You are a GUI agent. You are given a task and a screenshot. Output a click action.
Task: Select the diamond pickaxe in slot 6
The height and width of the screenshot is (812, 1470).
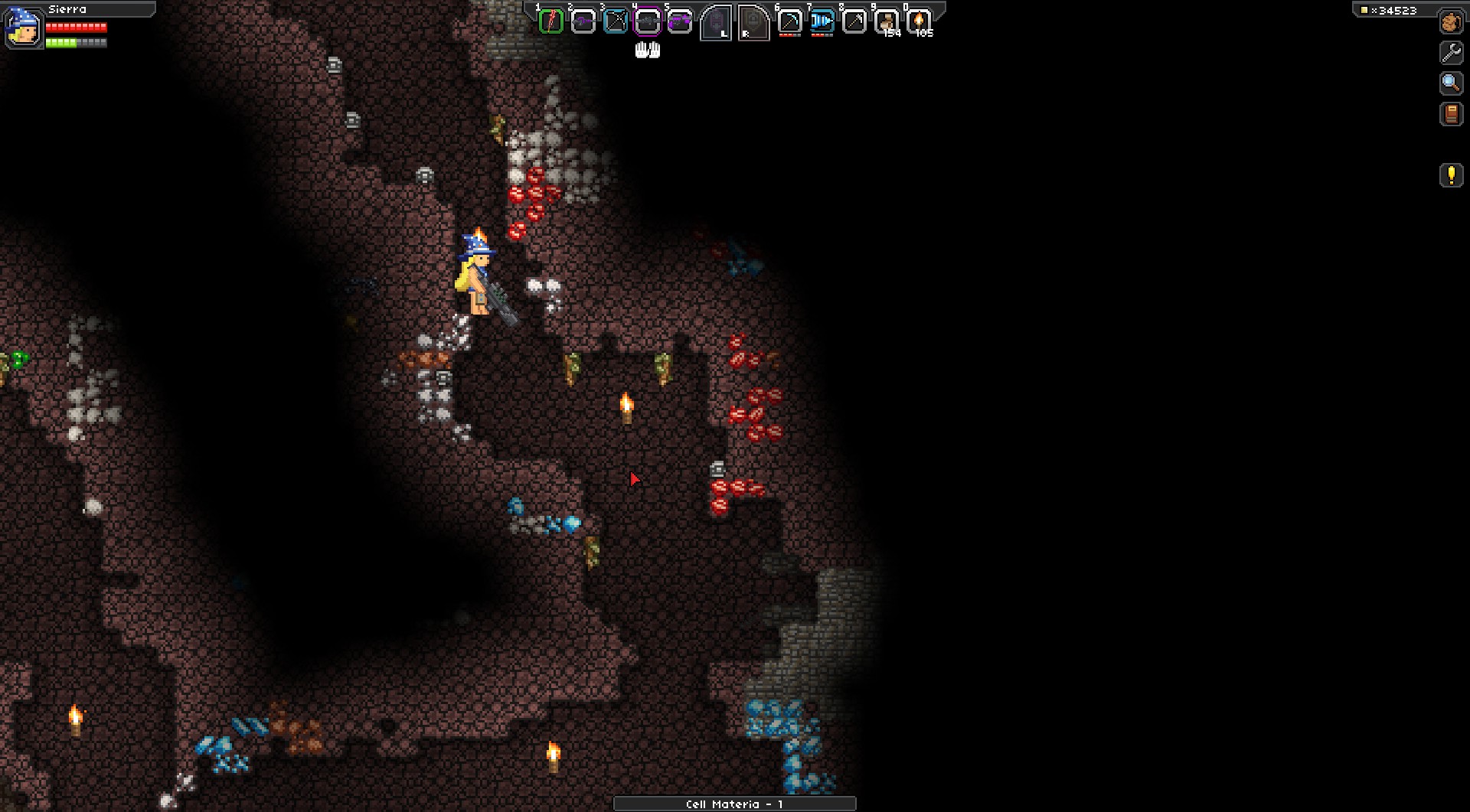(x=789, y=21)
